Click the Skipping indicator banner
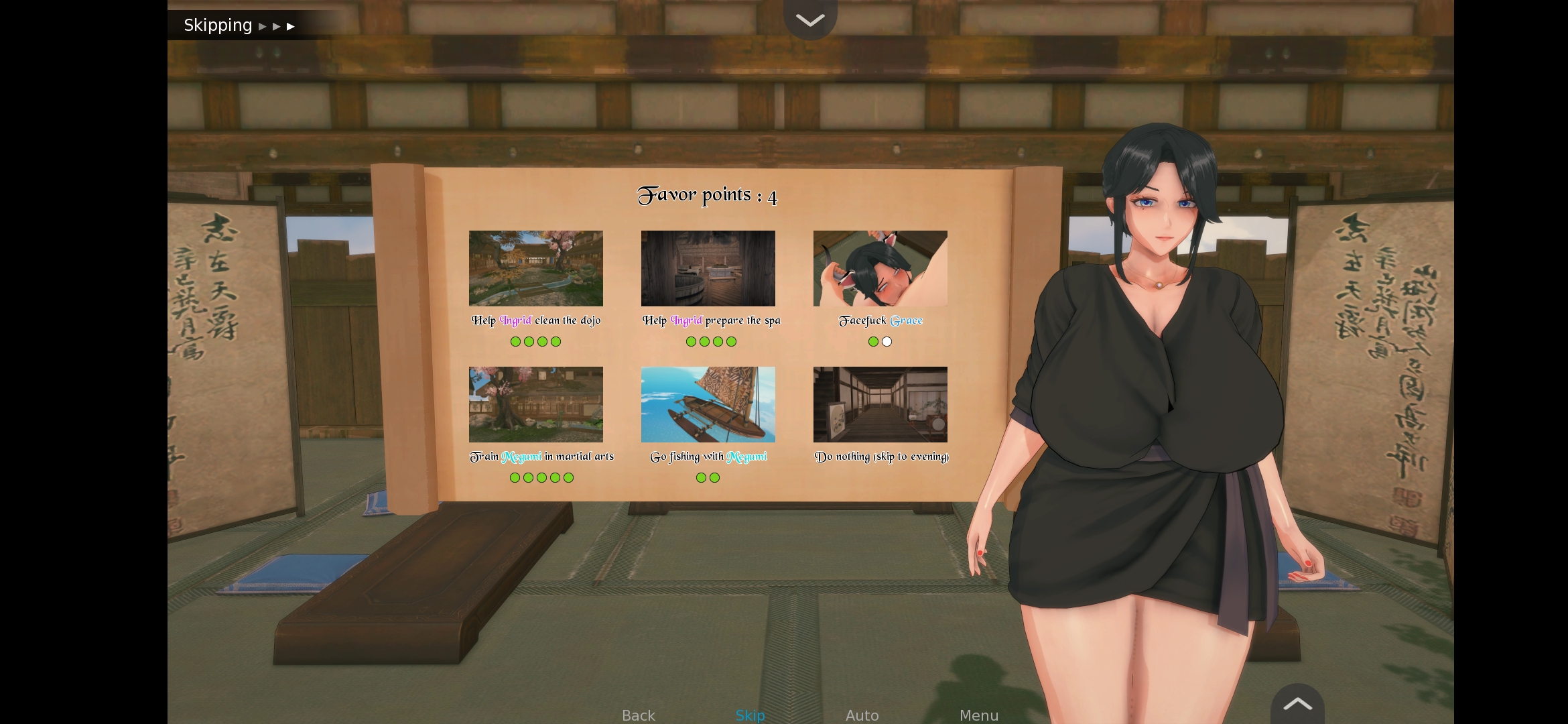Screen dimensions: 1568x724 [218, 25]
